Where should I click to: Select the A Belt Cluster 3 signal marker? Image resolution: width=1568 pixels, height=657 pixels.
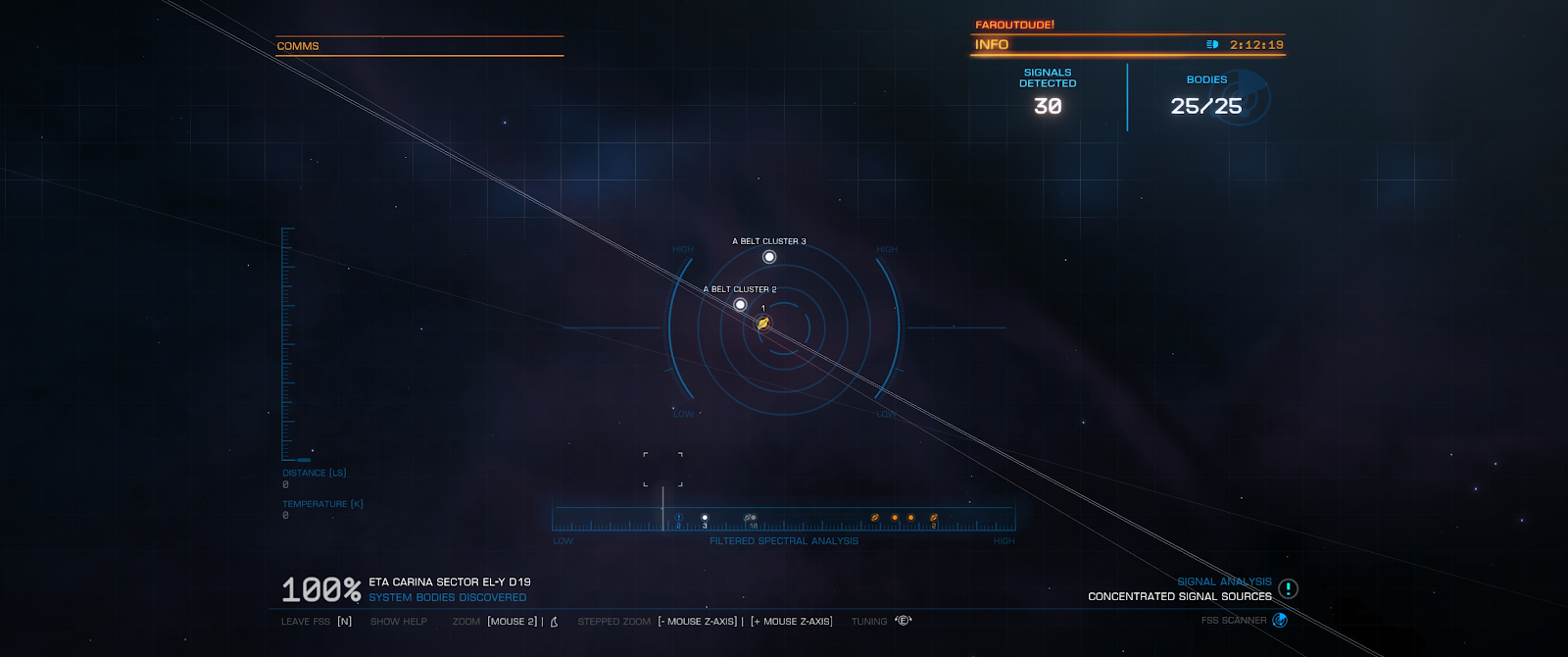pos(769,257)
